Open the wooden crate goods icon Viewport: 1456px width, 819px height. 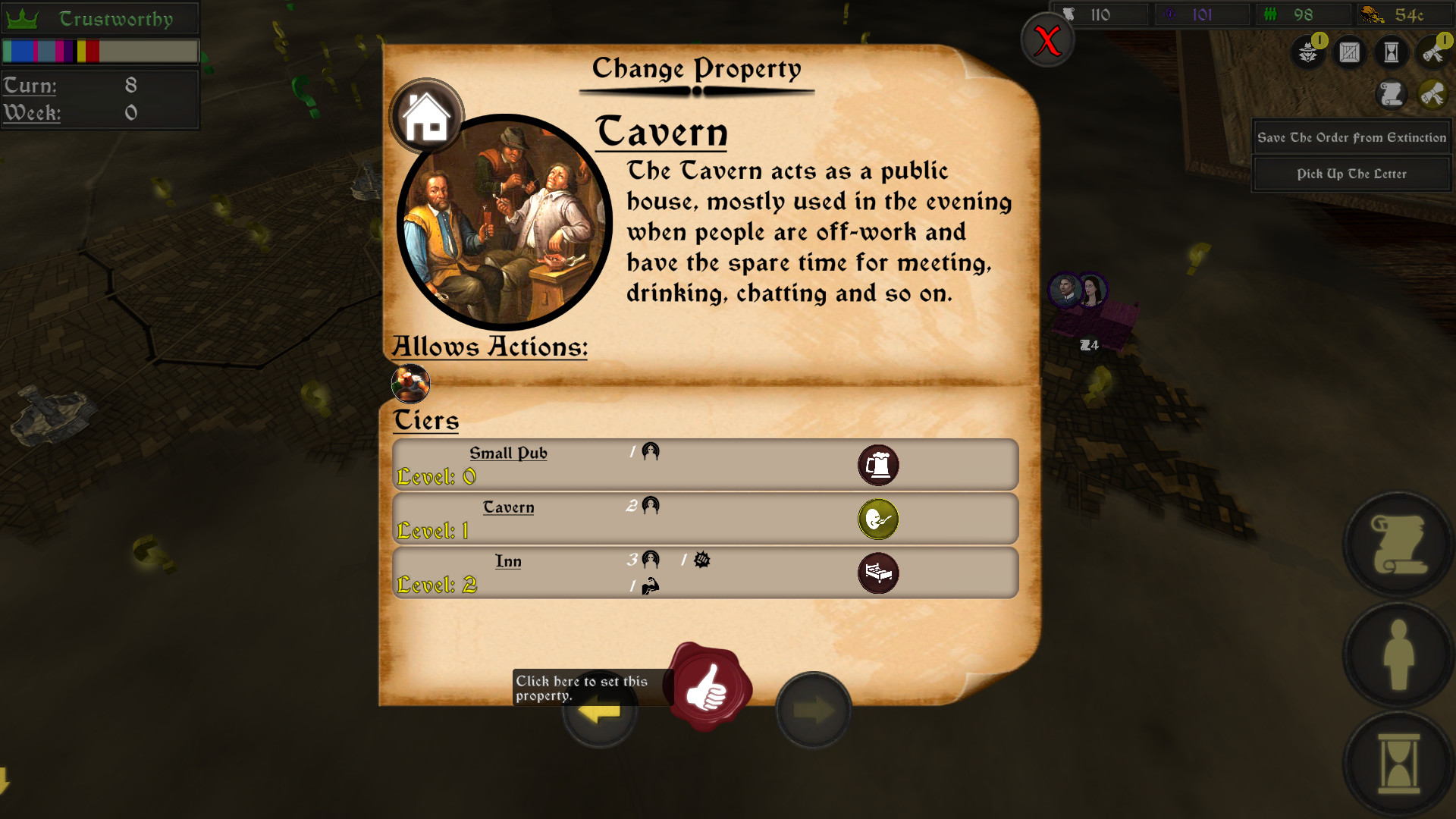1350,52
